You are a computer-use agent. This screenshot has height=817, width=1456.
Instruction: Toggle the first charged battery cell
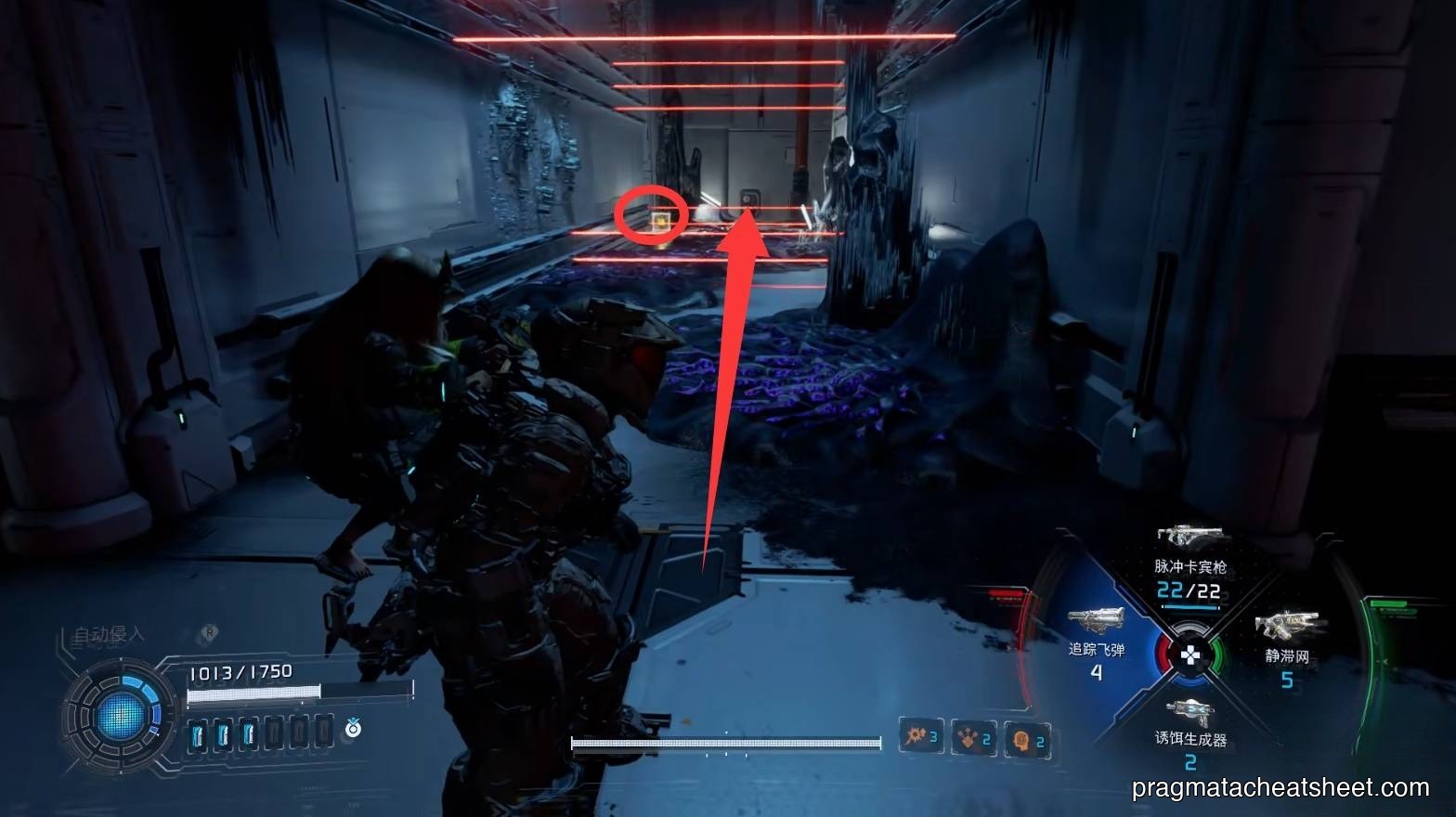(198, 733)
